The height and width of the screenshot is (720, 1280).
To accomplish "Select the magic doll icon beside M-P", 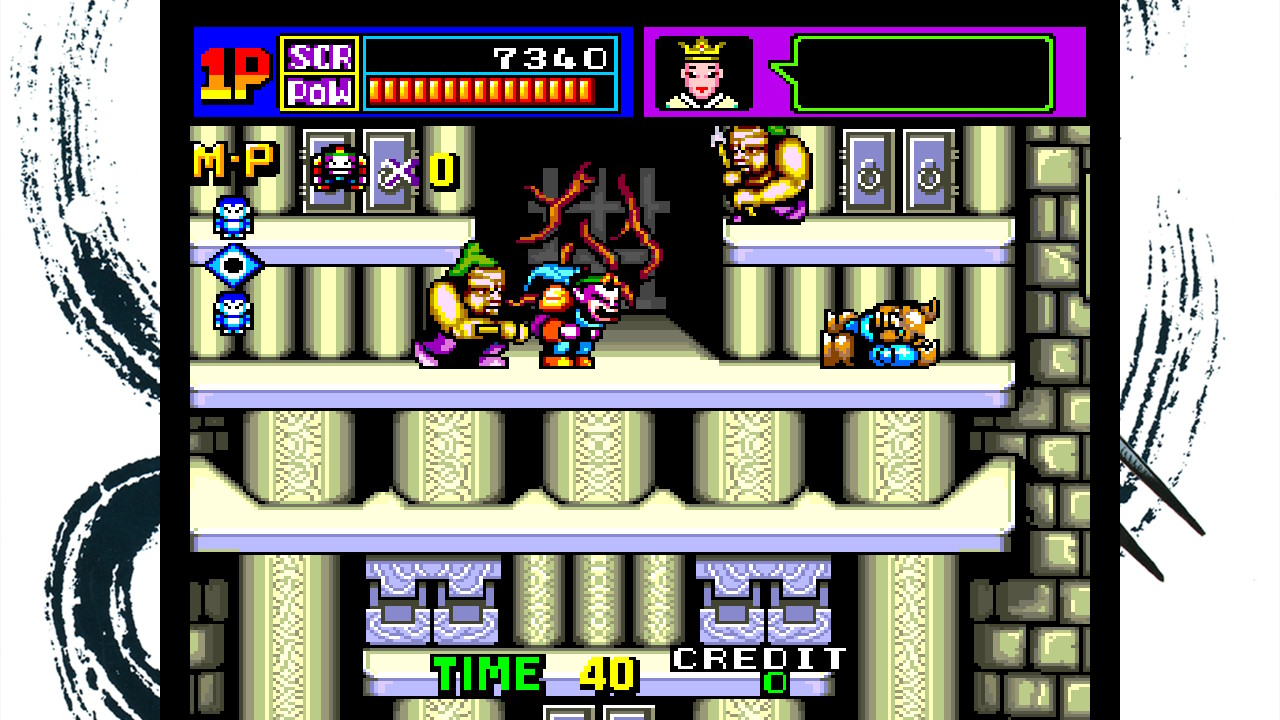I will click(340, 168).
